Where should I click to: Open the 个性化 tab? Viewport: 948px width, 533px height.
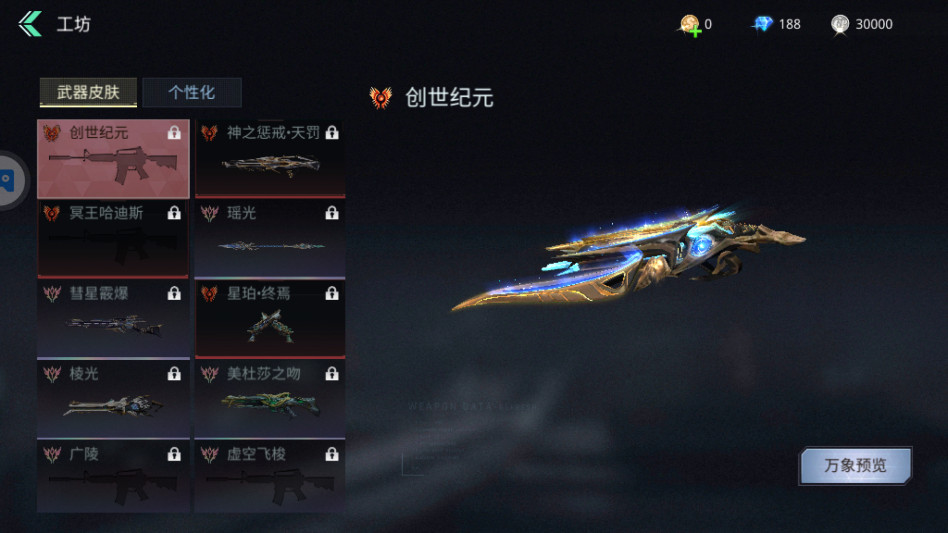pyautogui.click(x=191, y=93)
